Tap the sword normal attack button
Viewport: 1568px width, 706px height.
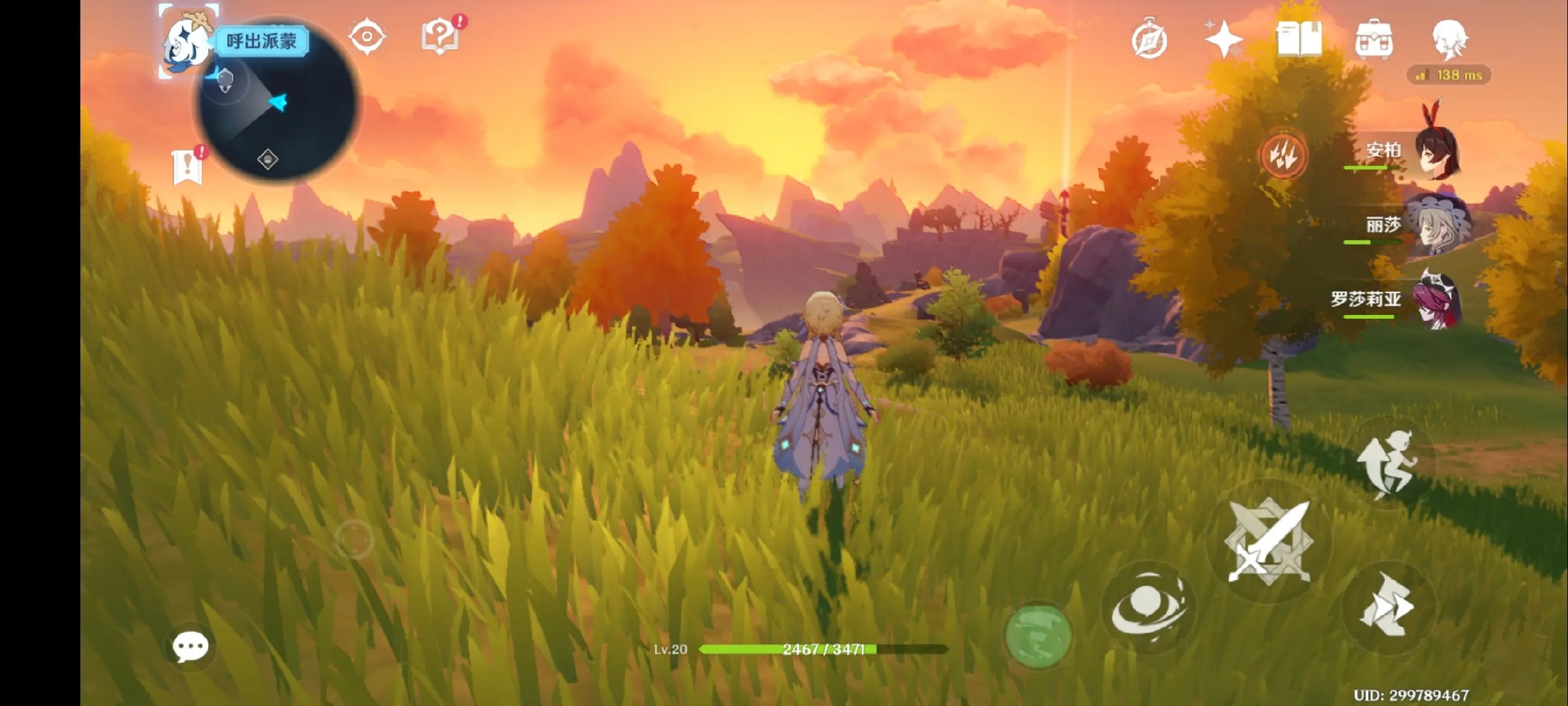pyautogui.click(x=1268, y=541)
